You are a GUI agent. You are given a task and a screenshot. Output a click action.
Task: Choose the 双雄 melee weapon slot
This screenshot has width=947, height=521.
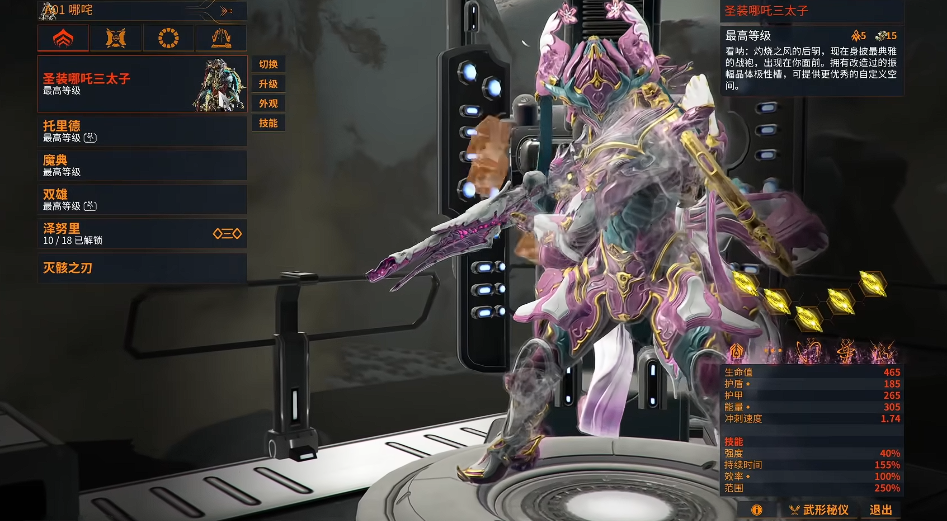140,199
